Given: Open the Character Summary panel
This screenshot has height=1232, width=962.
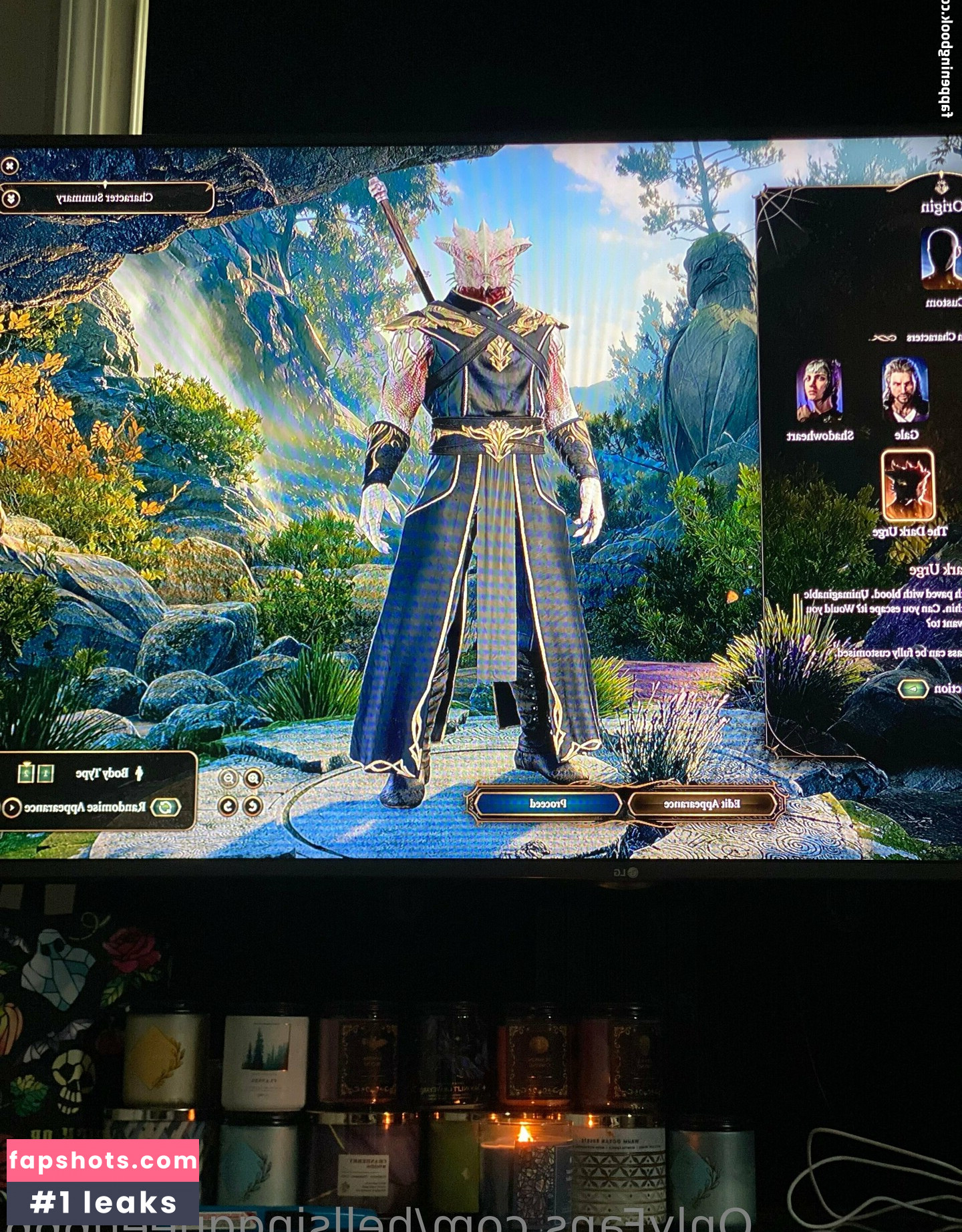Looking at the screenshot, I should click(106, 198).
